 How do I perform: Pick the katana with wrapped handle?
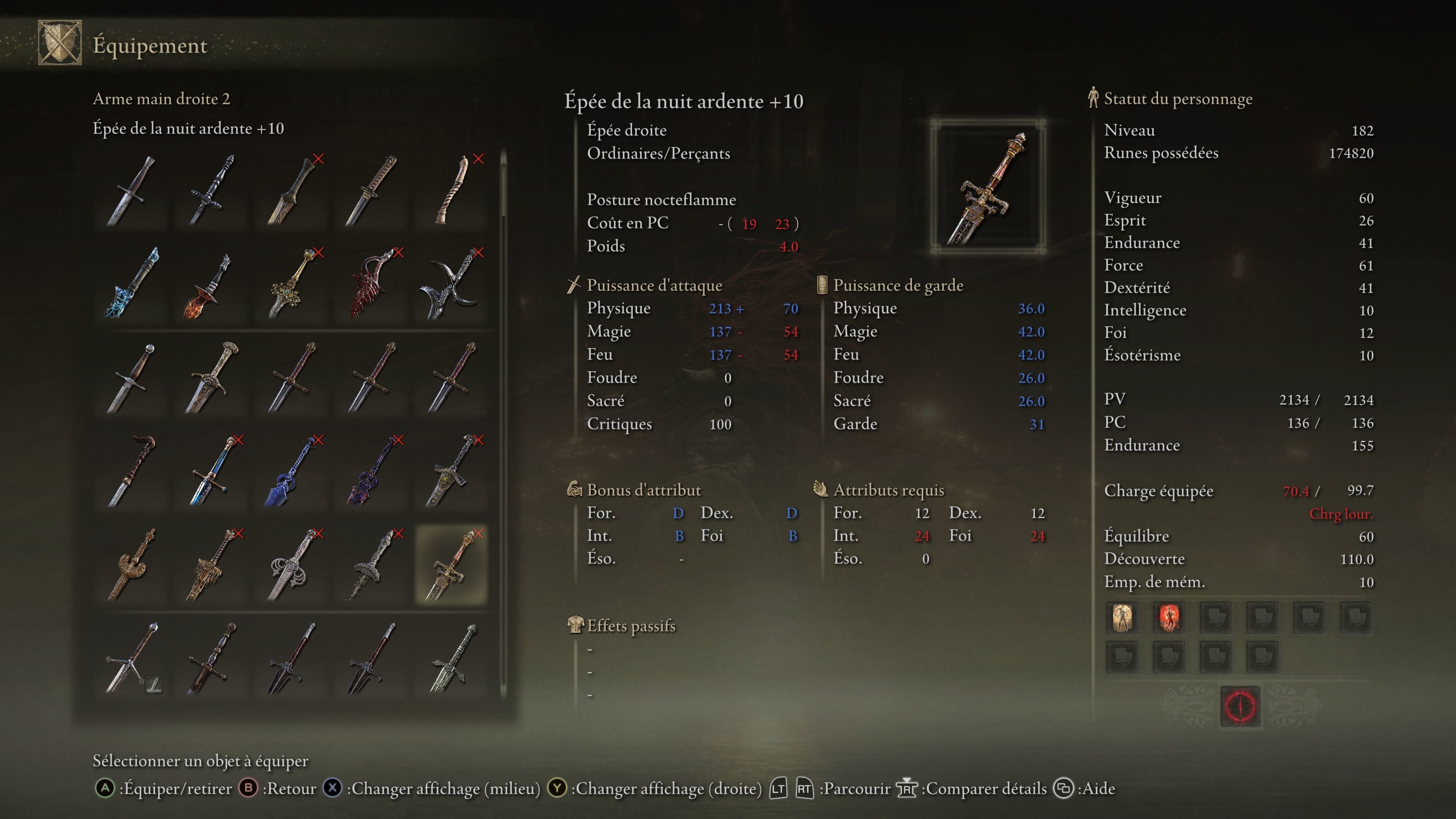(x=371, y=190)
